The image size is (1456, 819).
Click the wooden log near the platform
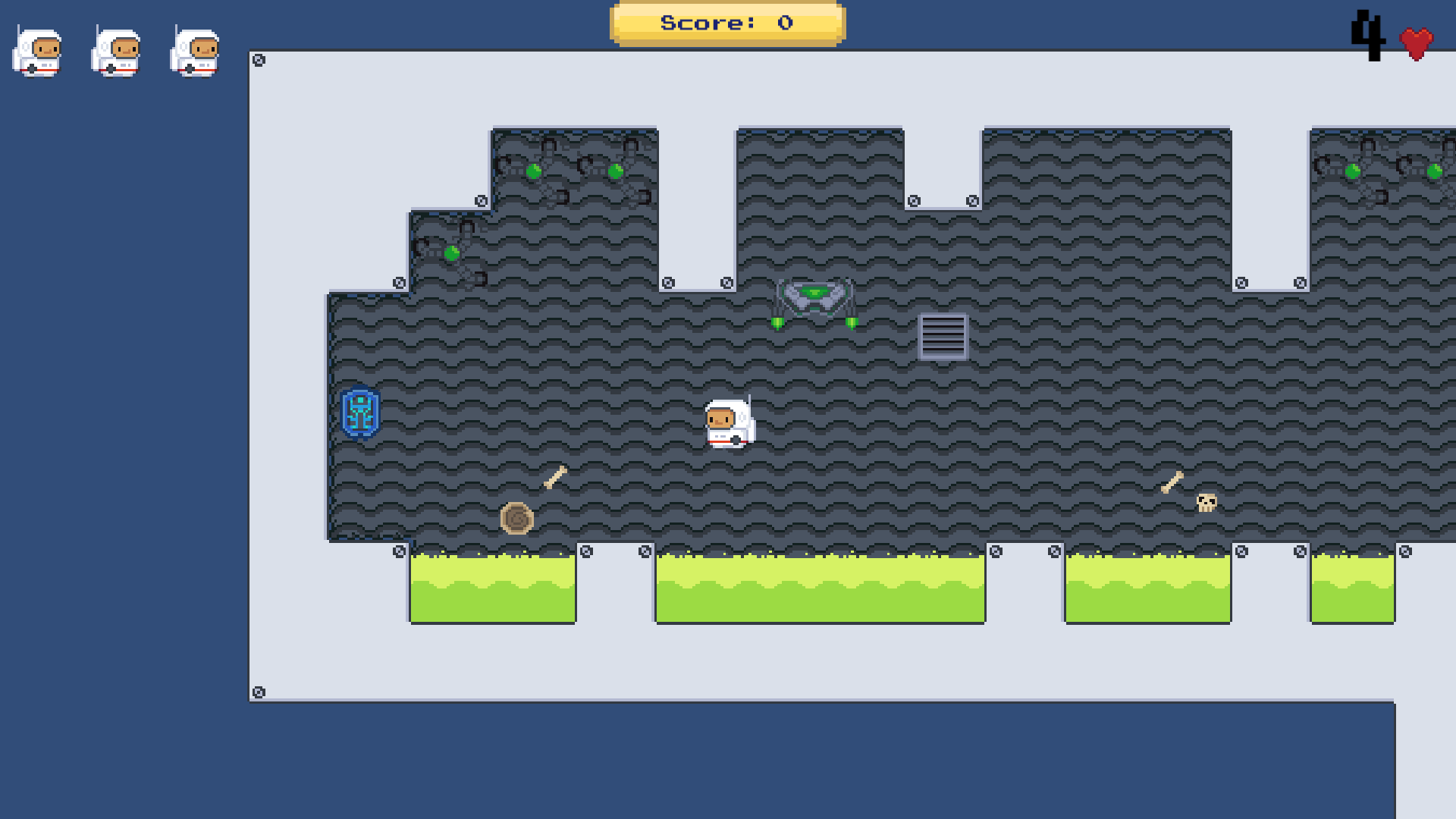pyautogui.click(x=518, y=516)
